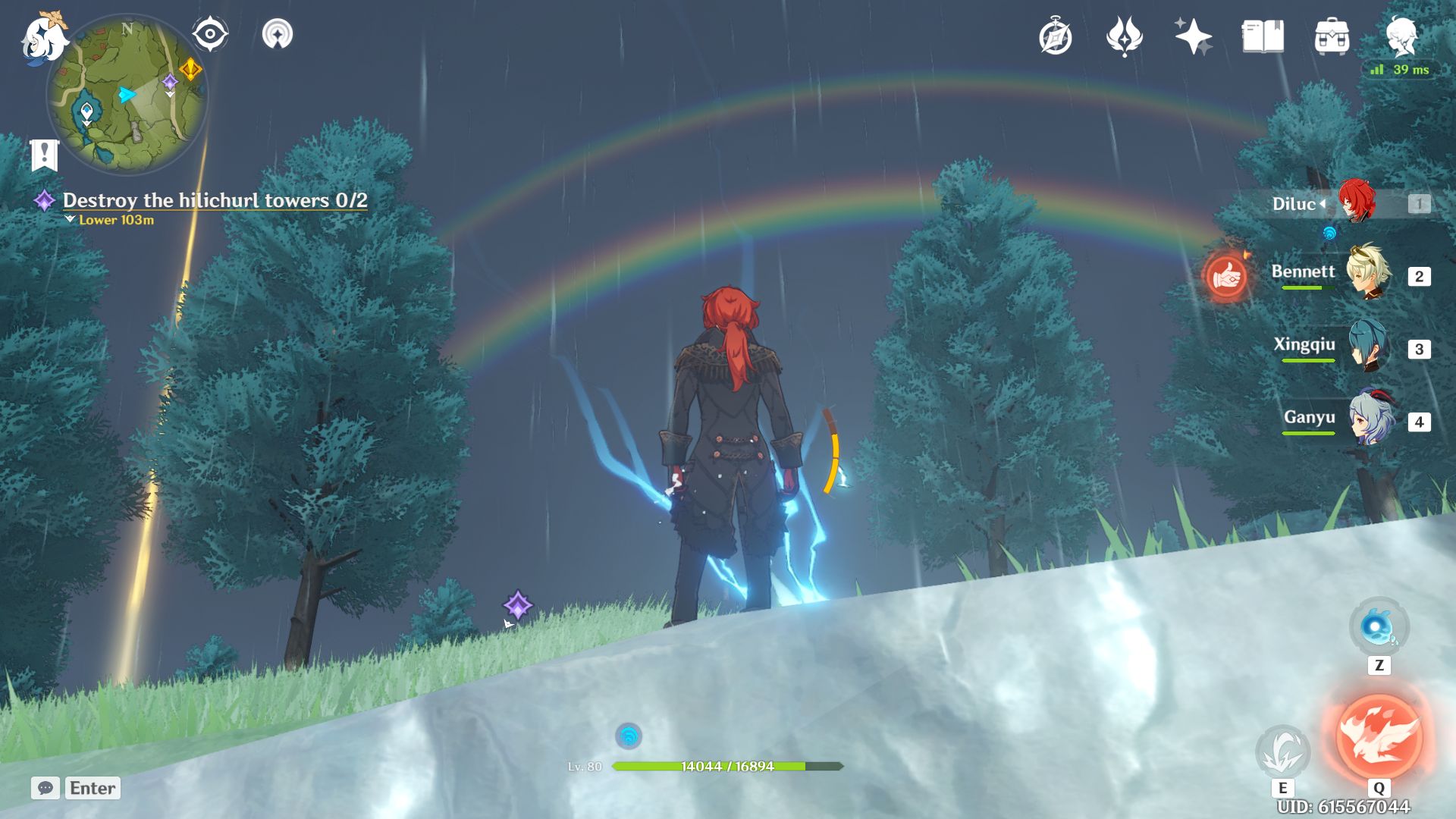
Task: Open quest 'Destroy the hilichurl towers 0/2'
Action: (x=214, y=201)
